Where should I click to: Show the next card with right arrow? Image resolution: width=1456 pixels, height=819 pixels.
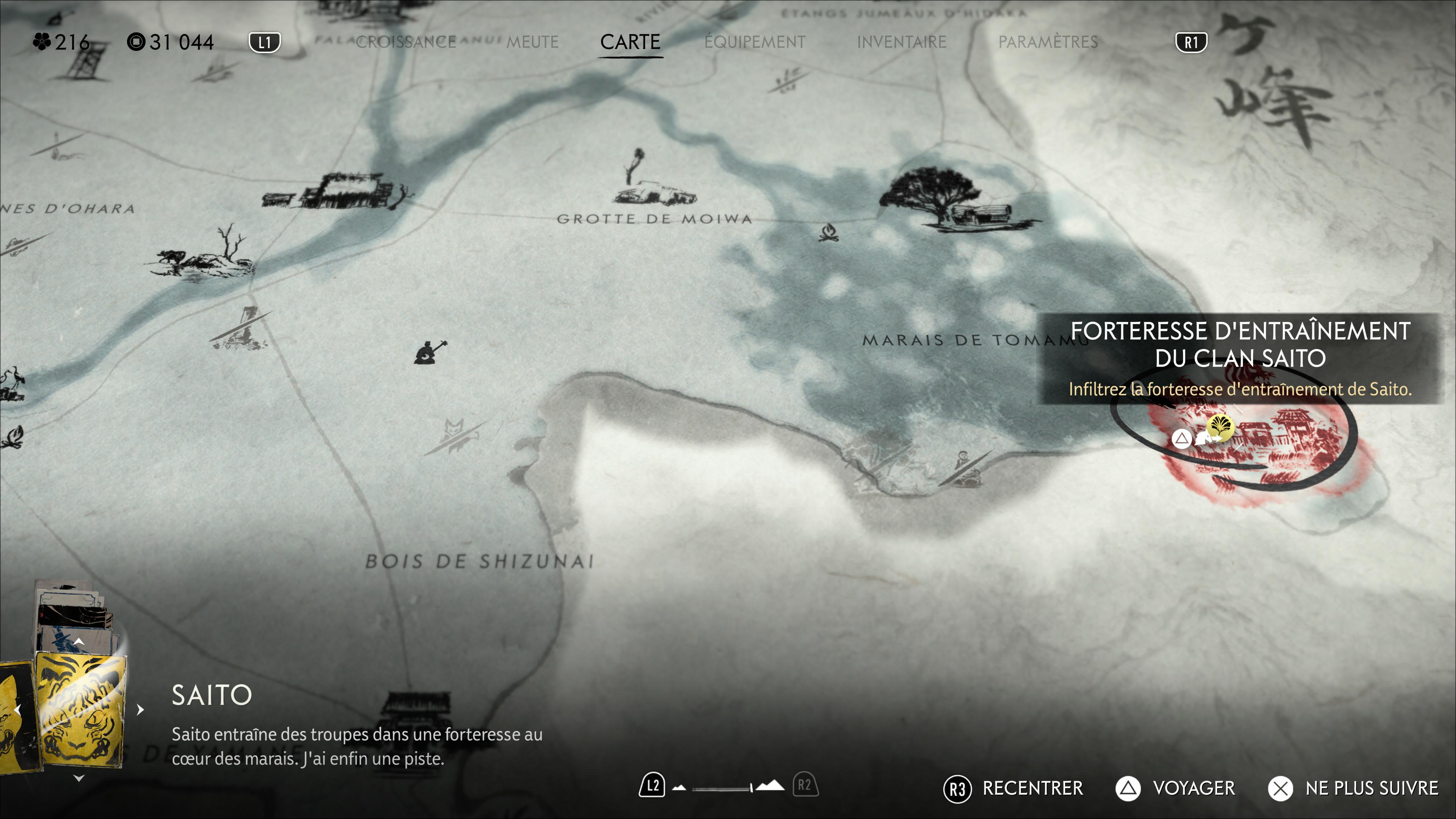(140, 709)
